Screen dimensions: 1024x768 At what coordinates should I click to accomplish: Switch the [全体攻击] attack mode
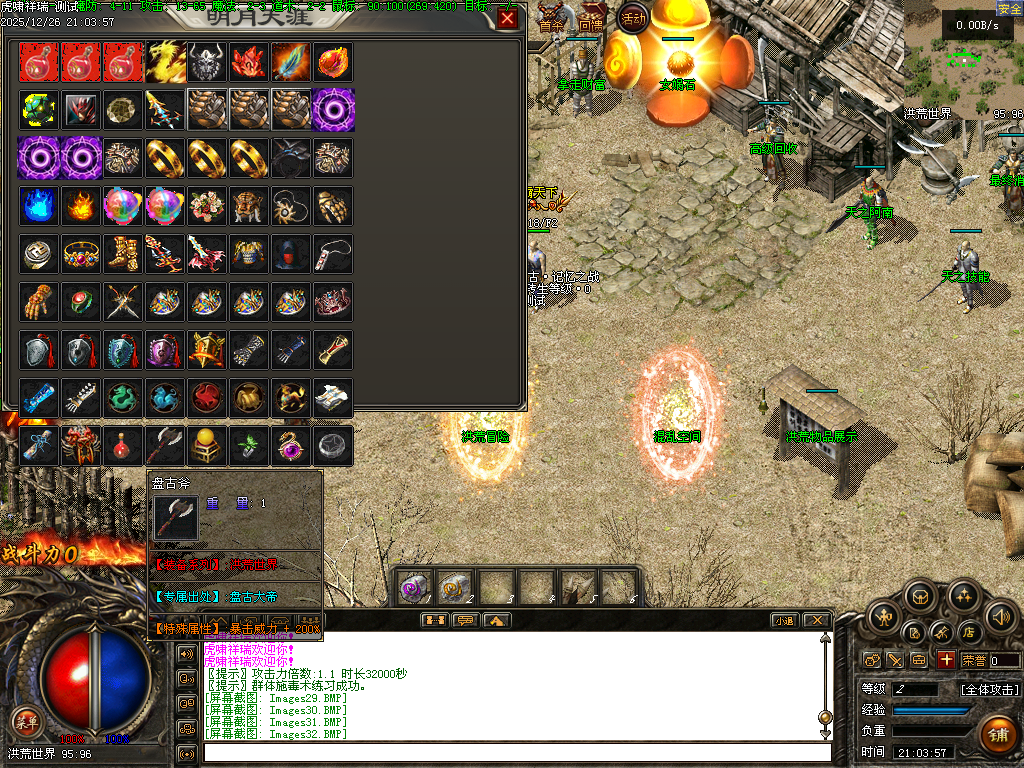tap(989, 689)
